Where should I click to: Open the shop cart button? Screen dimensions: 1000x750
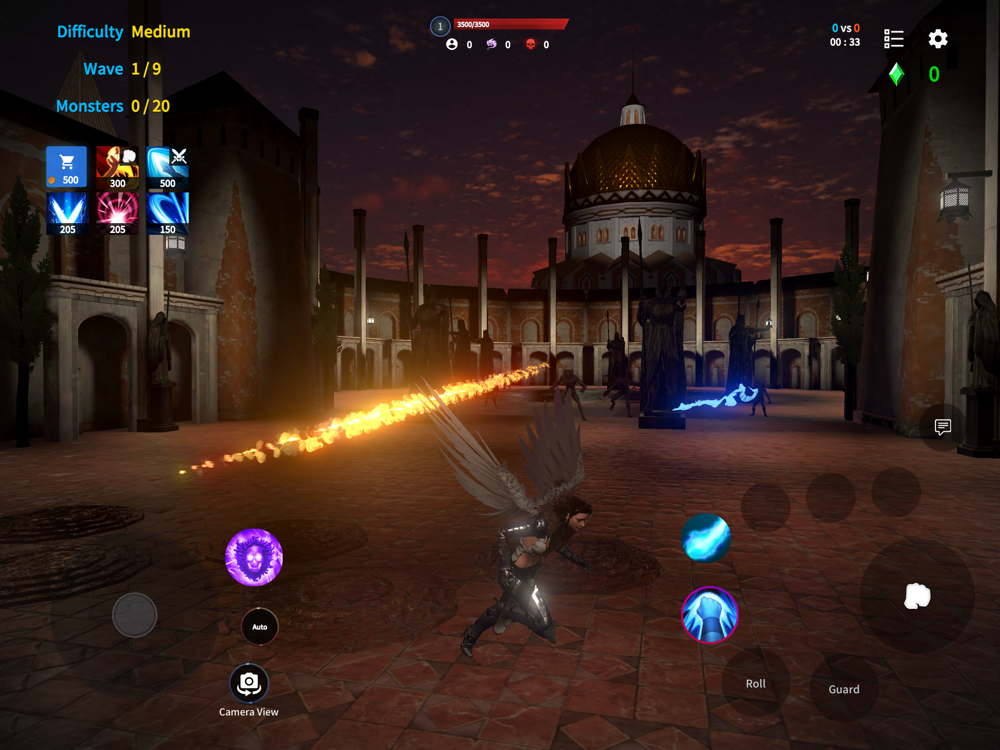click(67, 167)
